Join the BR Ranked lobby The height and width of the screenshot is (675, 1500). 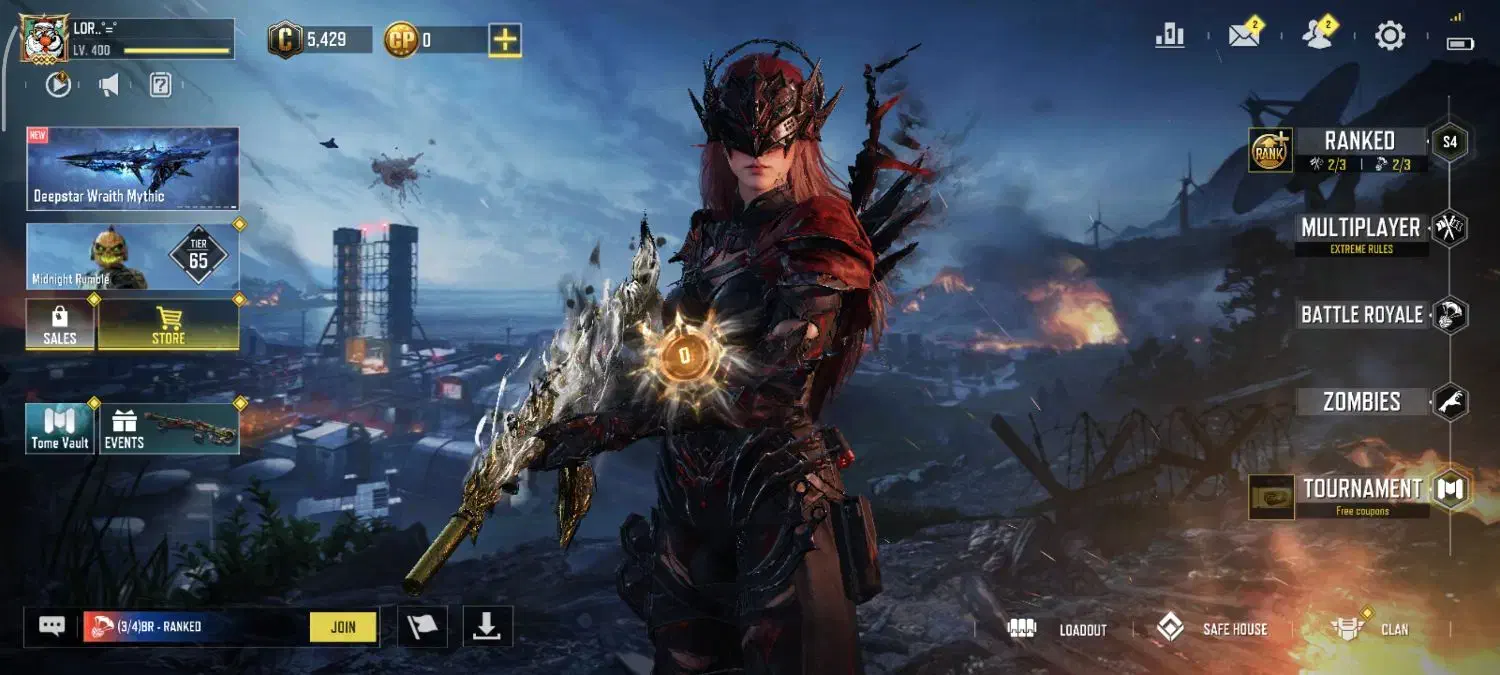[343, 627]
